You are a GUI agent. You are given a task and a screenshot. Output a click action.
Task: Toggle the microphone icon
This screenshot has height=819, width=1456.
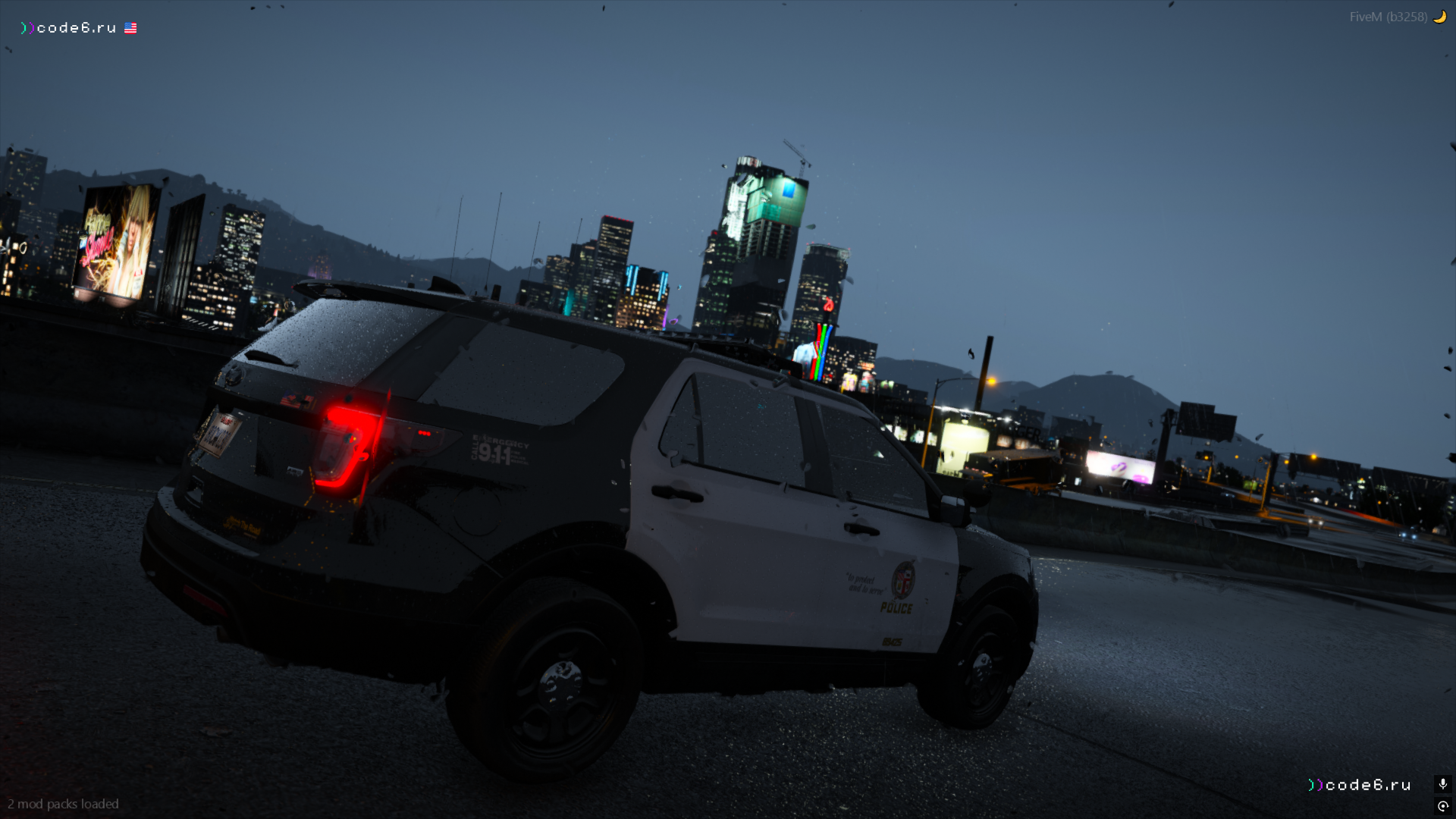point(1442,784)
